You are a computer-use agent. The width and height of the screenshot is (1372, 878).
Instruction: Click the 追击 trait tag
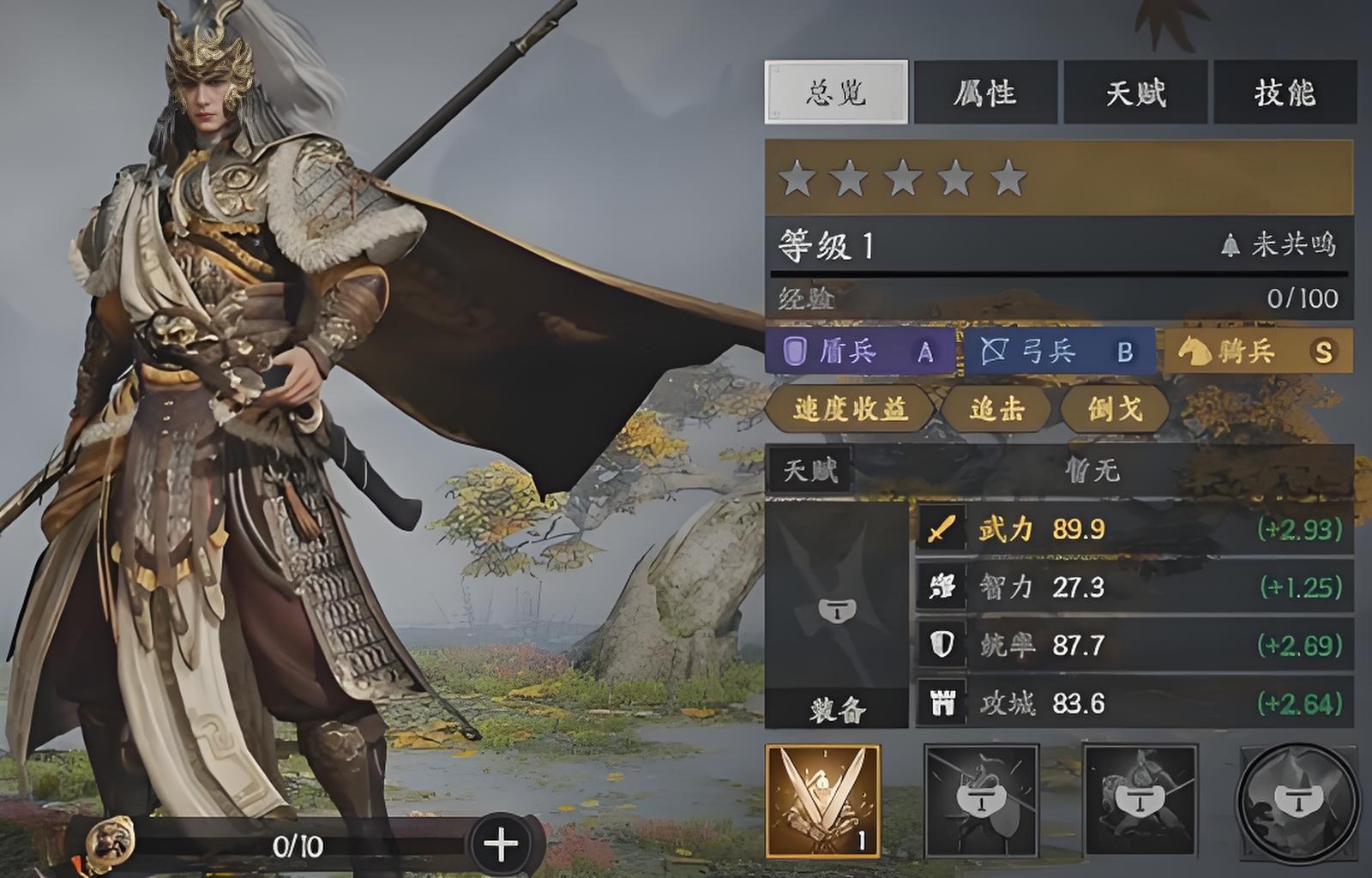click(996, 409)
